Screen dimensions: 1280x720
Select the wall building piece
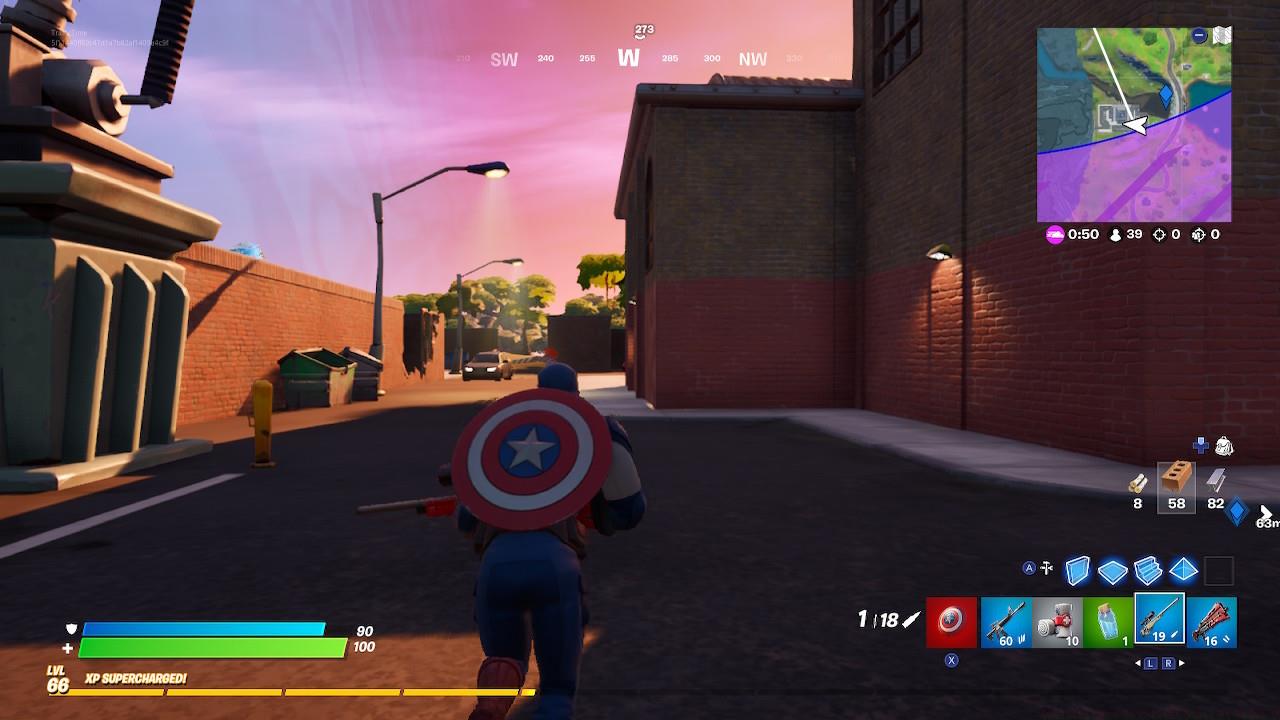pos(1078,570)
